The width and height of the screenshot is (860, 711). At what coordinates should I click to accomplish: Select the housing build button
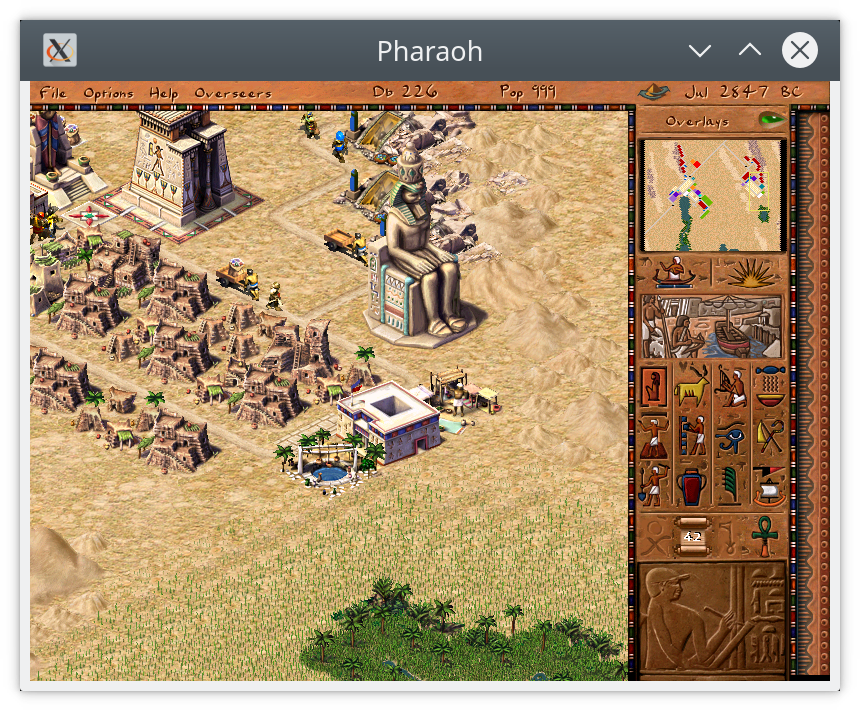[x=655, y=385]
